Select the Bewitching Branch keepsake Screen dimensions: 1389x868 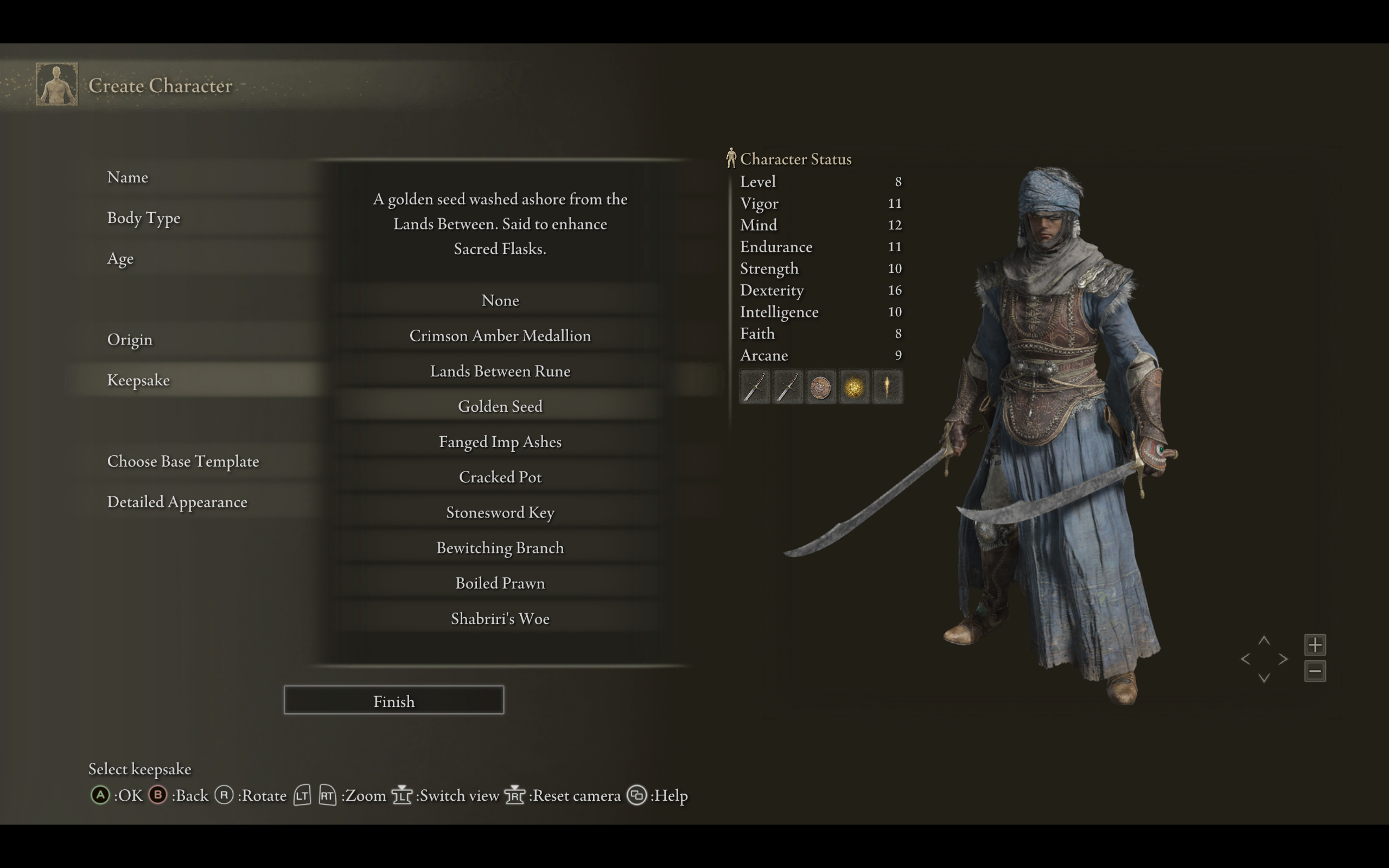[x=500, y=548]
